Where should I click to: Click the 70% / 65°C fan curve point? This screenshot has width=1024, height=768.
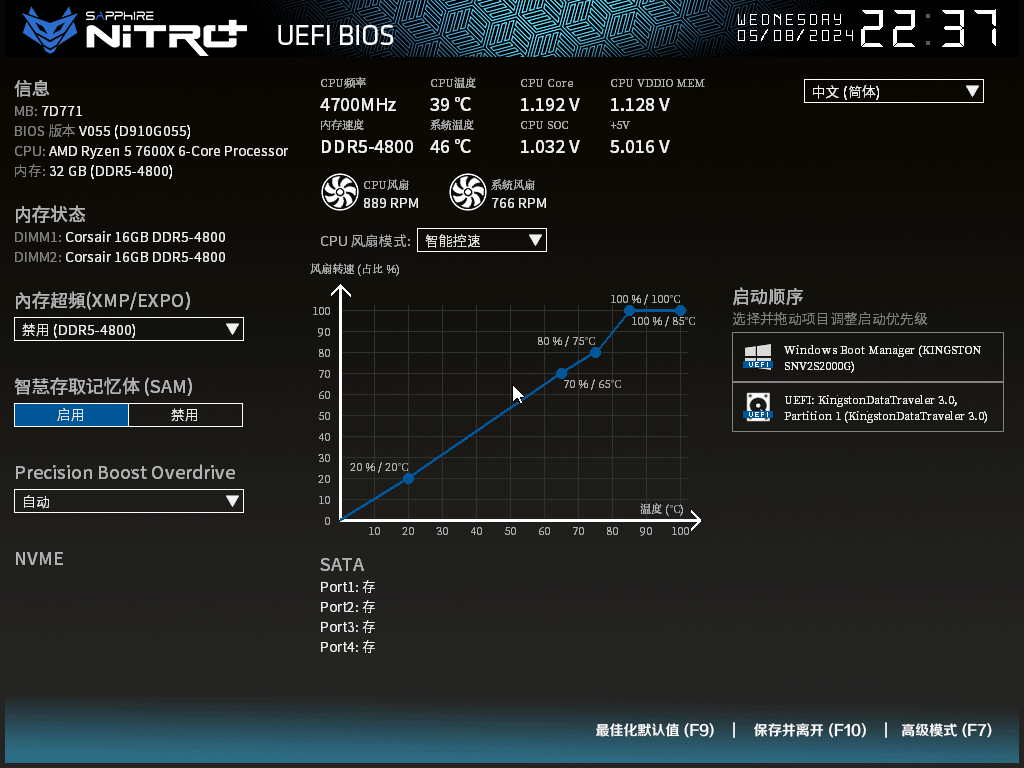coord(561,373)
